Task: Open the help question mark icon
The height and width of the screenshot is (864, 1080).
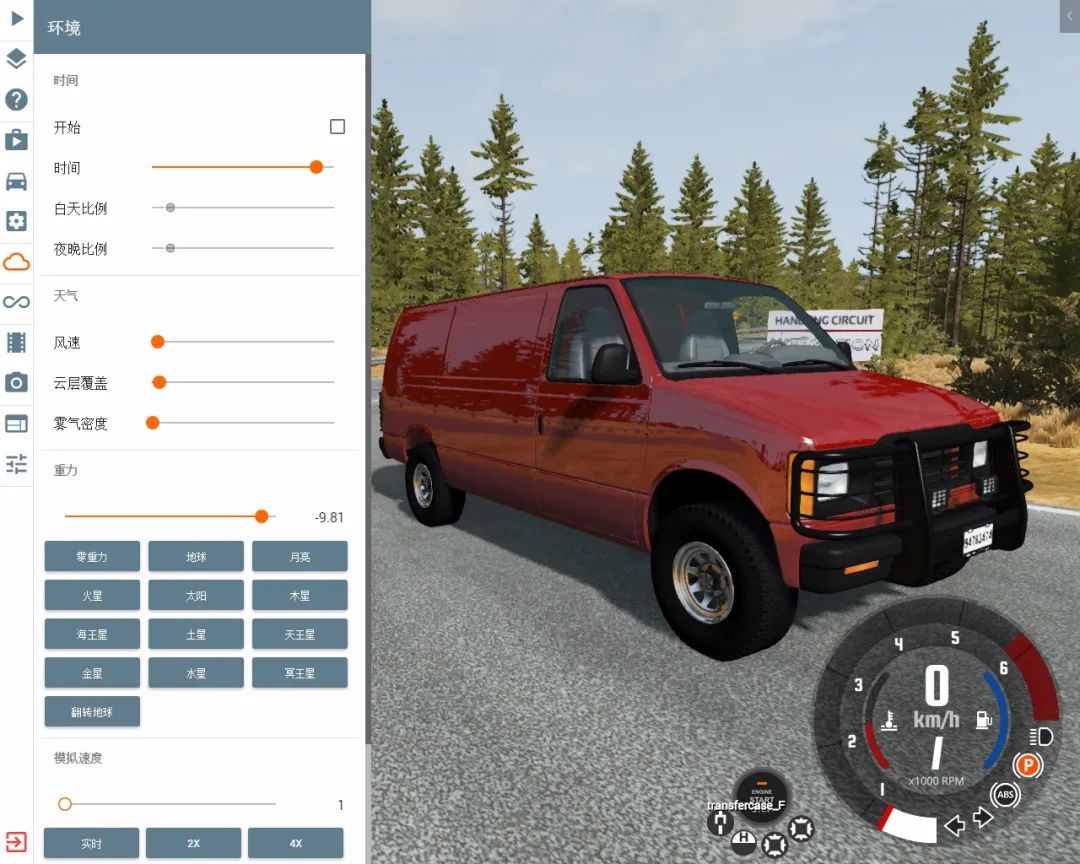Action: pyautogui.click(x=16, y=99)
